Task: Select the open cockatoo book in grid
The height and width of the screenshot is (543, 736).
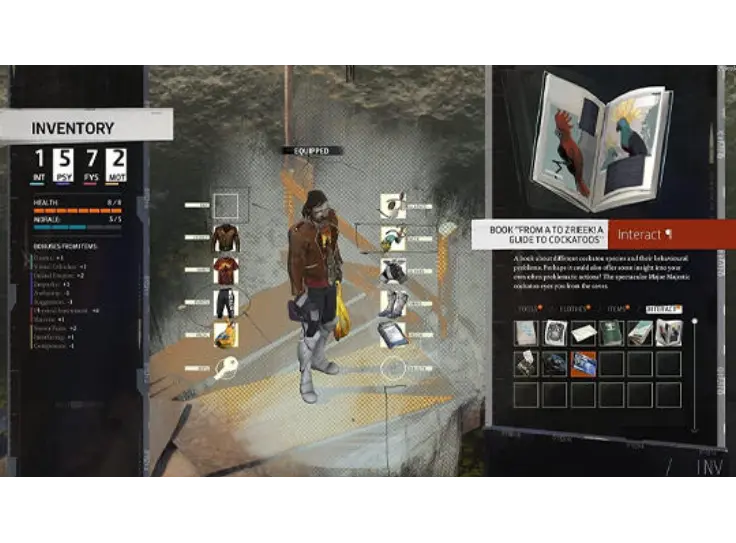Action: click(667, 333)
